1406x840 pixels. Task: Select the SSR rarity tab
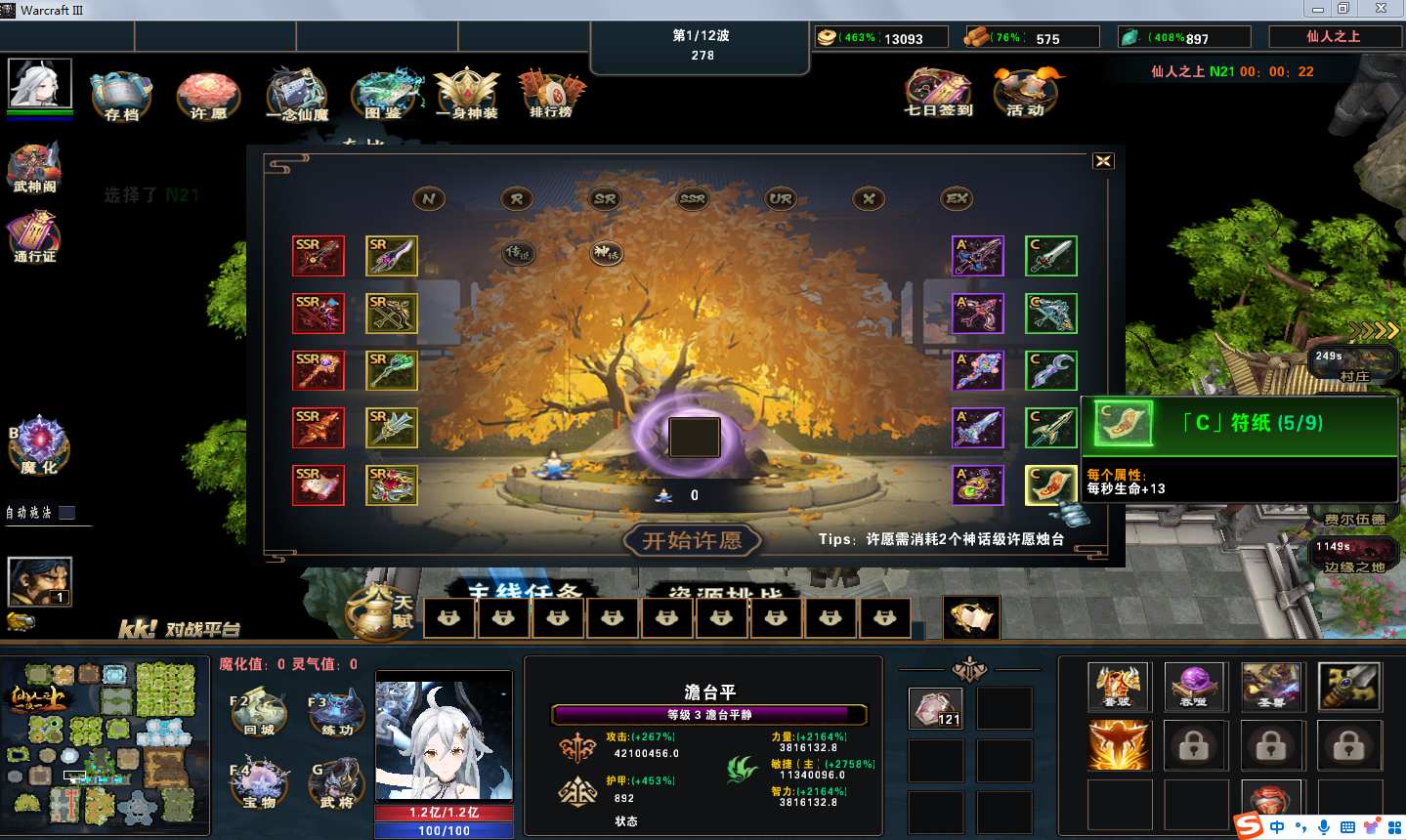point(692,199)
